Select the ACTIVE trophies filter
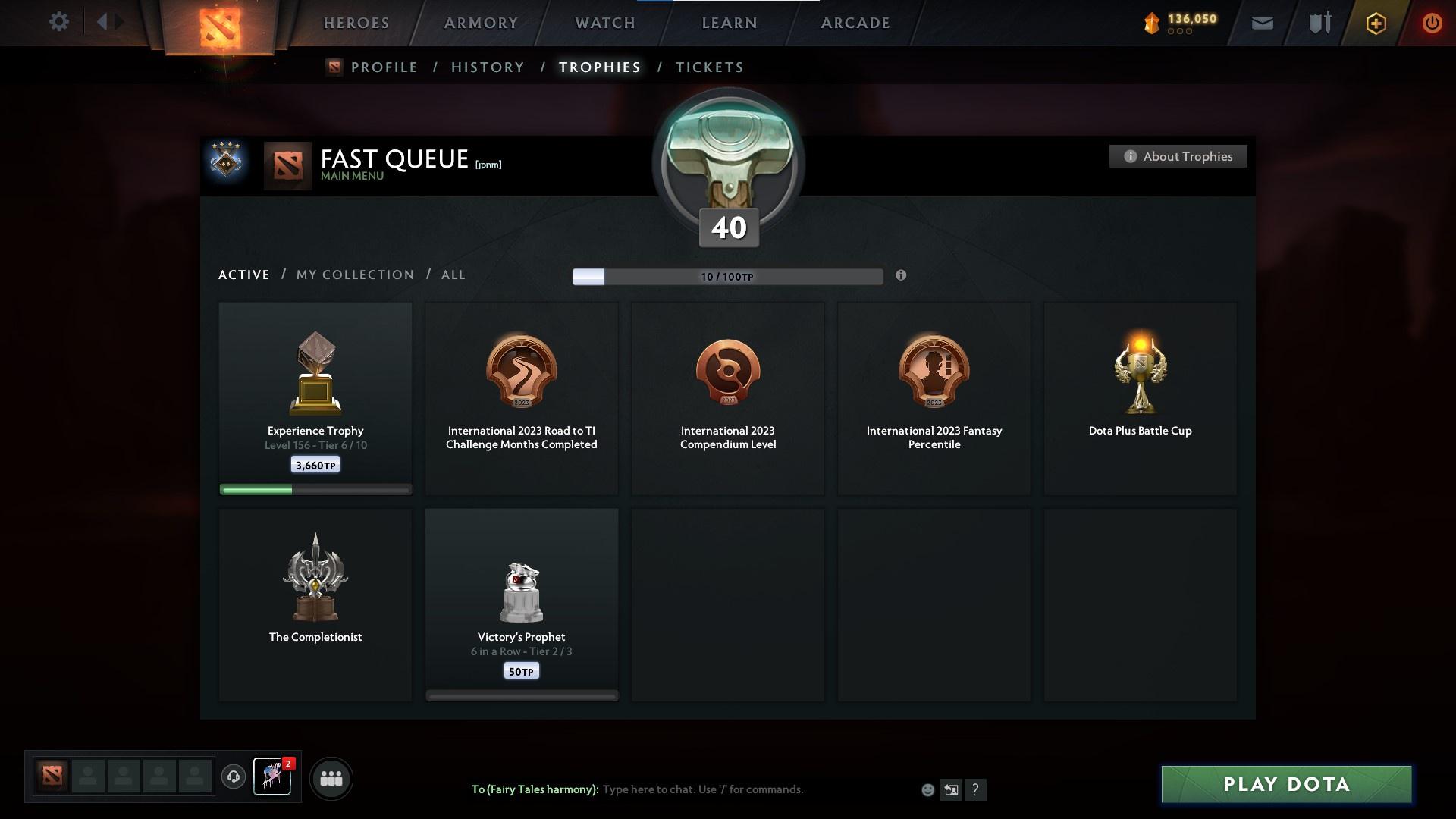This screenshot has width=1456, height=819. (x=243, y=275)
